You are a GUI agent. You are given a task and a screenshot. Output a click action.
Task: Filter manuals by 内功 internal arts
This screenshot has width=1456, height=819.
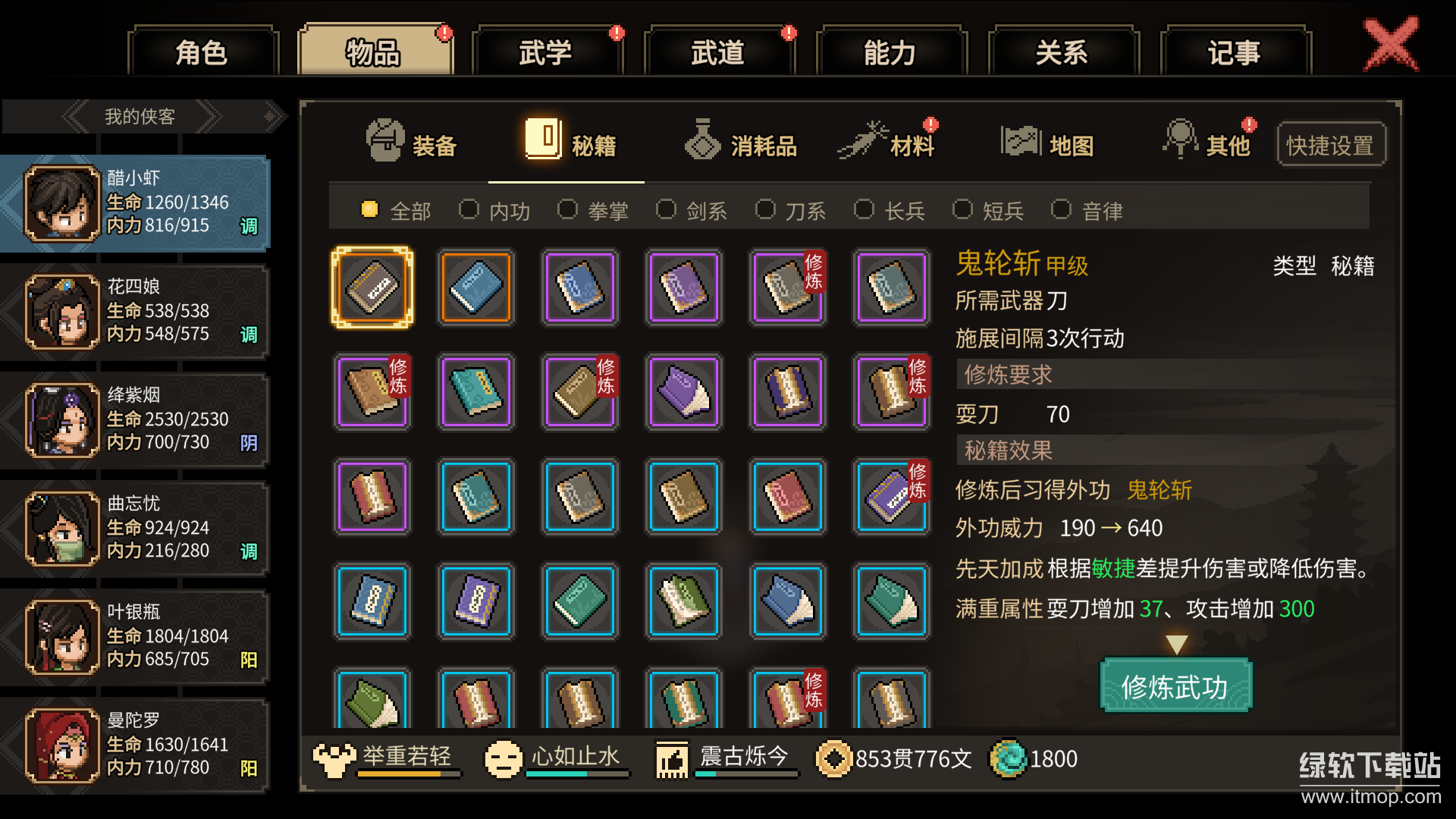click(469, 209)
